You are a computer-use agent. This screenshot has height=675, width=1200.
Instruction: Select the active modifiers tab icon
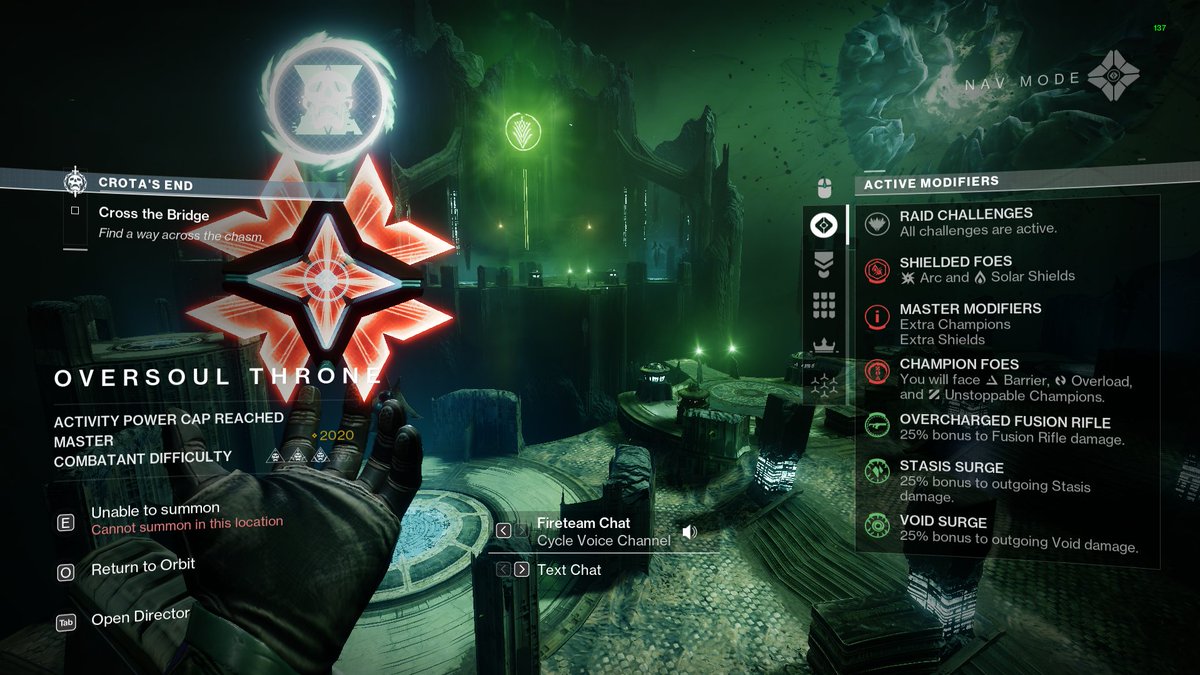[x=824, y=225]
